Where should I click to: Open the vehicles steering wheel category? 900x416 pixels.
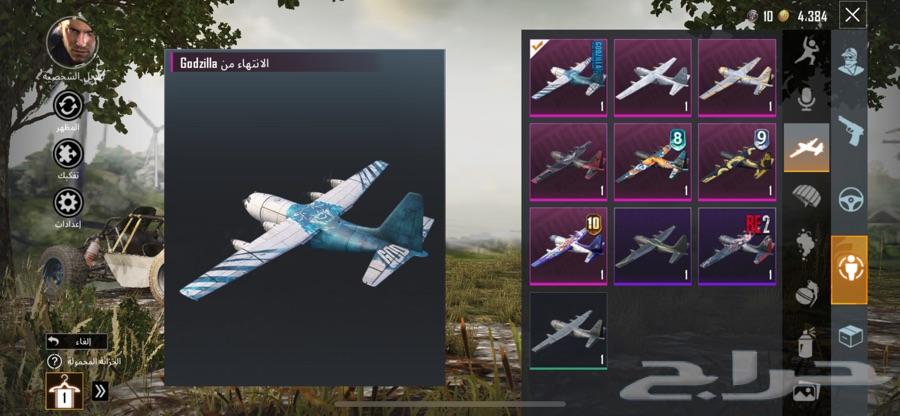coord(851,199)
